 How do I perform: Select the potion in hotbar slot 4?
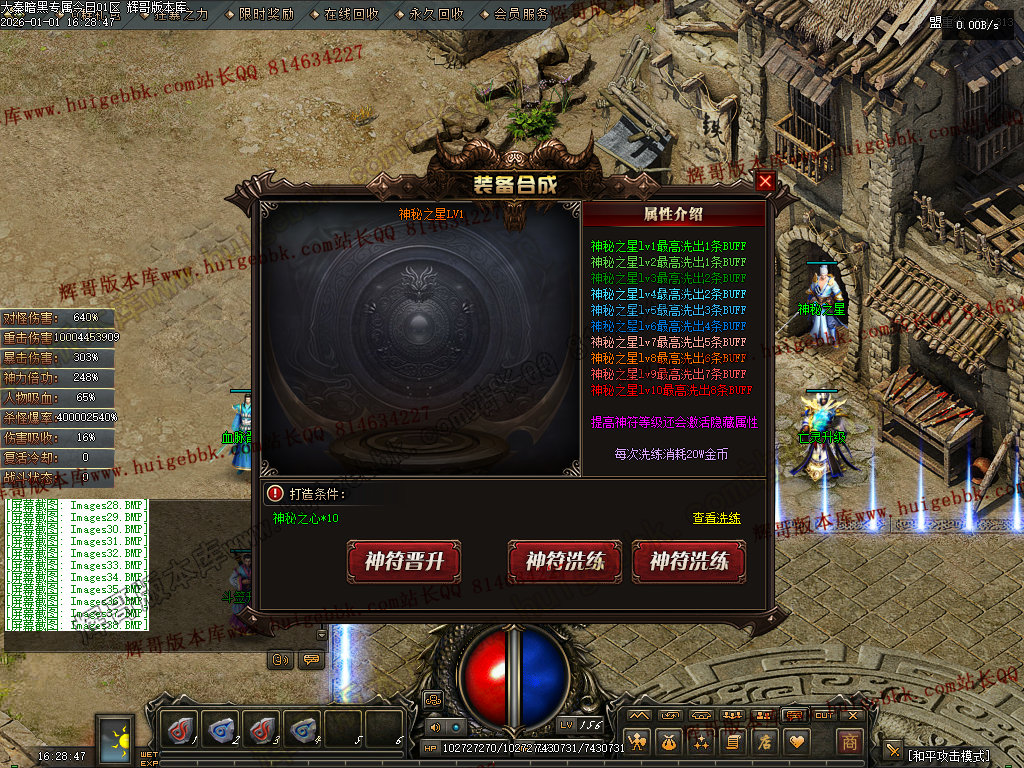click(x=303, y=729)
